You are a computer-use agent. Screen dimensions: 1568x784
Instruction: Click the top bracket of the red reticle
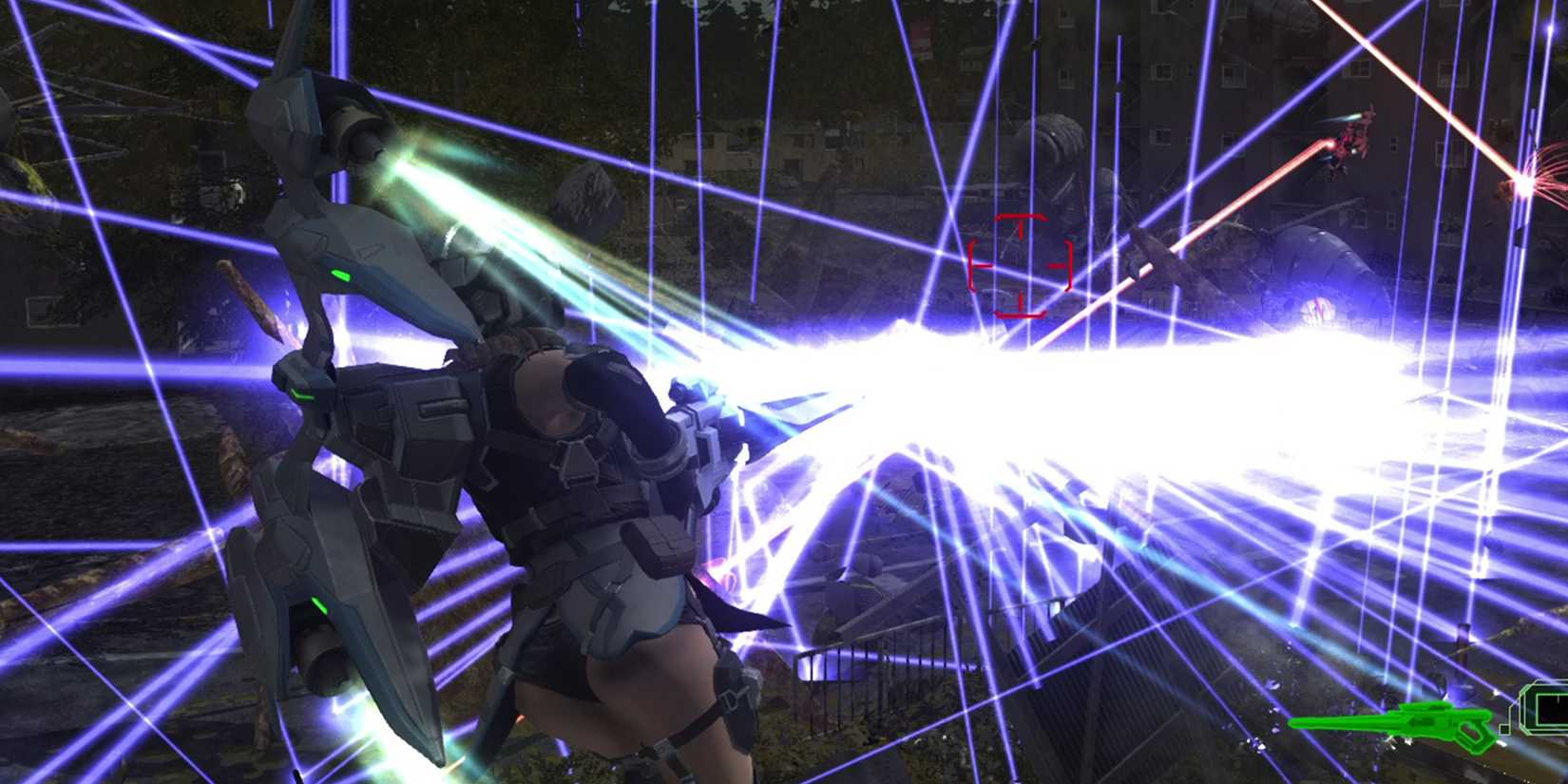1022,218
